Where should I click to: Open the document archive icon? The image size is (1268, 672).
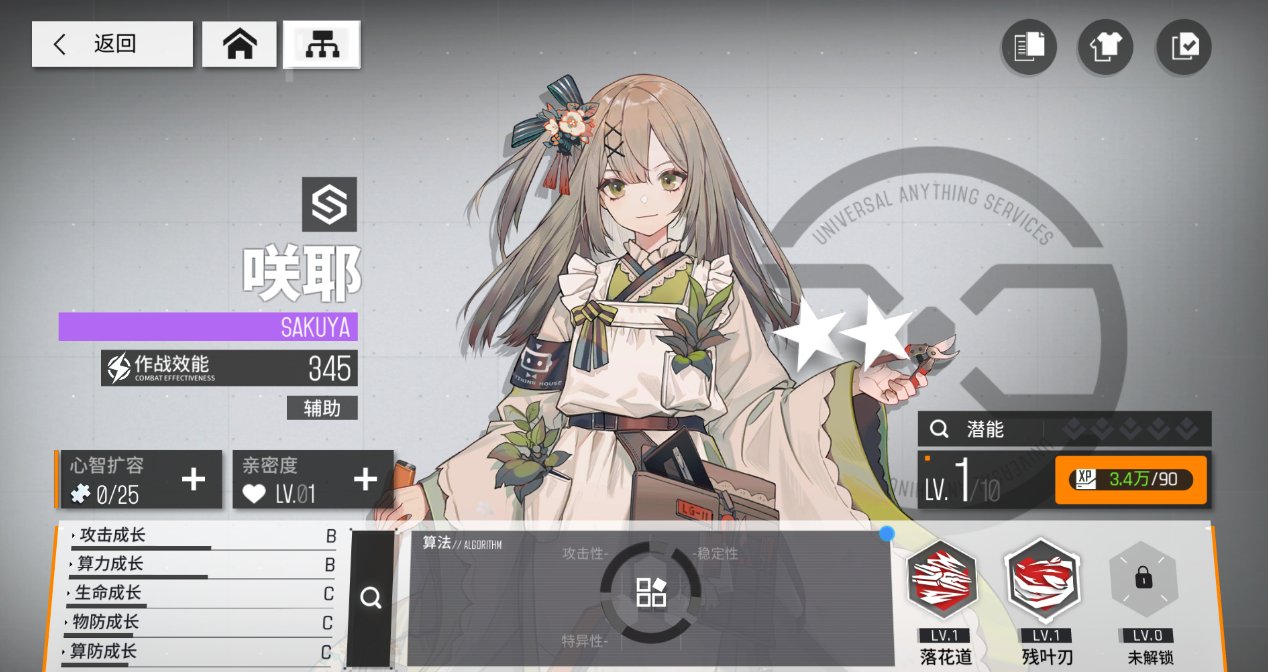tap(1029, 47)
